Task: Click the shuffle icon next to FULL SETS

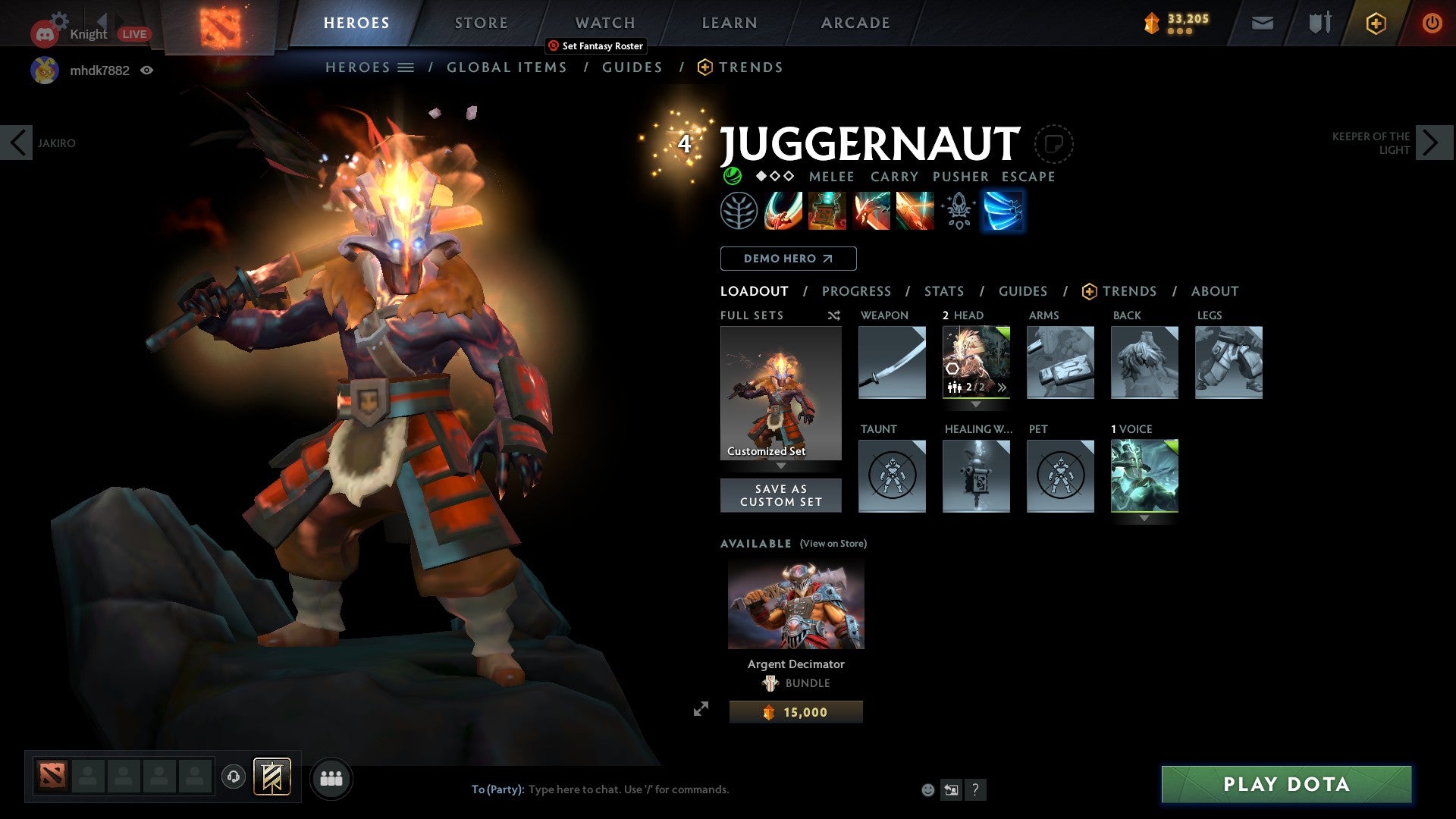Action: (x=834, y=315)
